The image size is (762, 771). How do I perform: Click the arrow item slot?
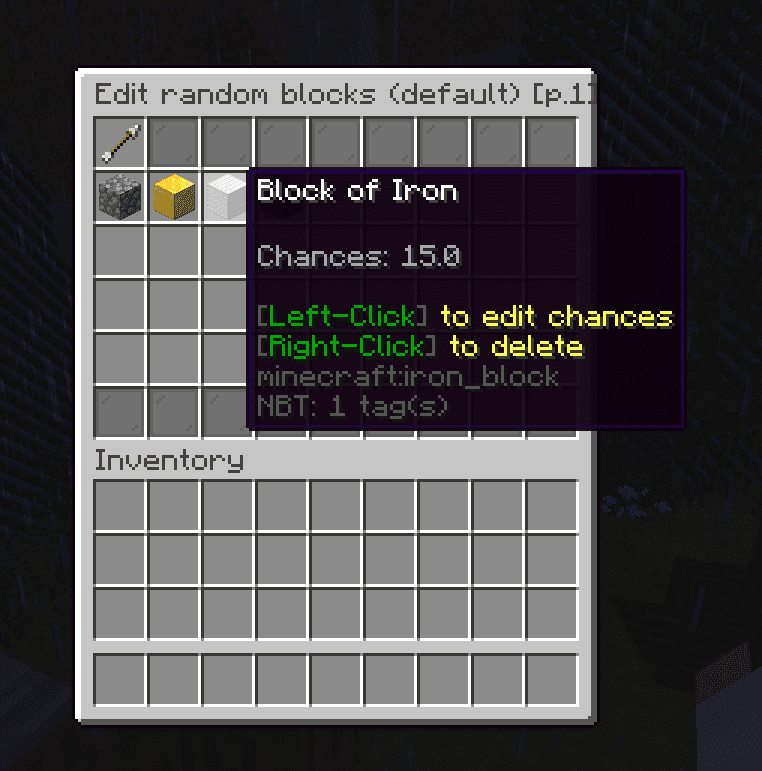click(120, 143)
